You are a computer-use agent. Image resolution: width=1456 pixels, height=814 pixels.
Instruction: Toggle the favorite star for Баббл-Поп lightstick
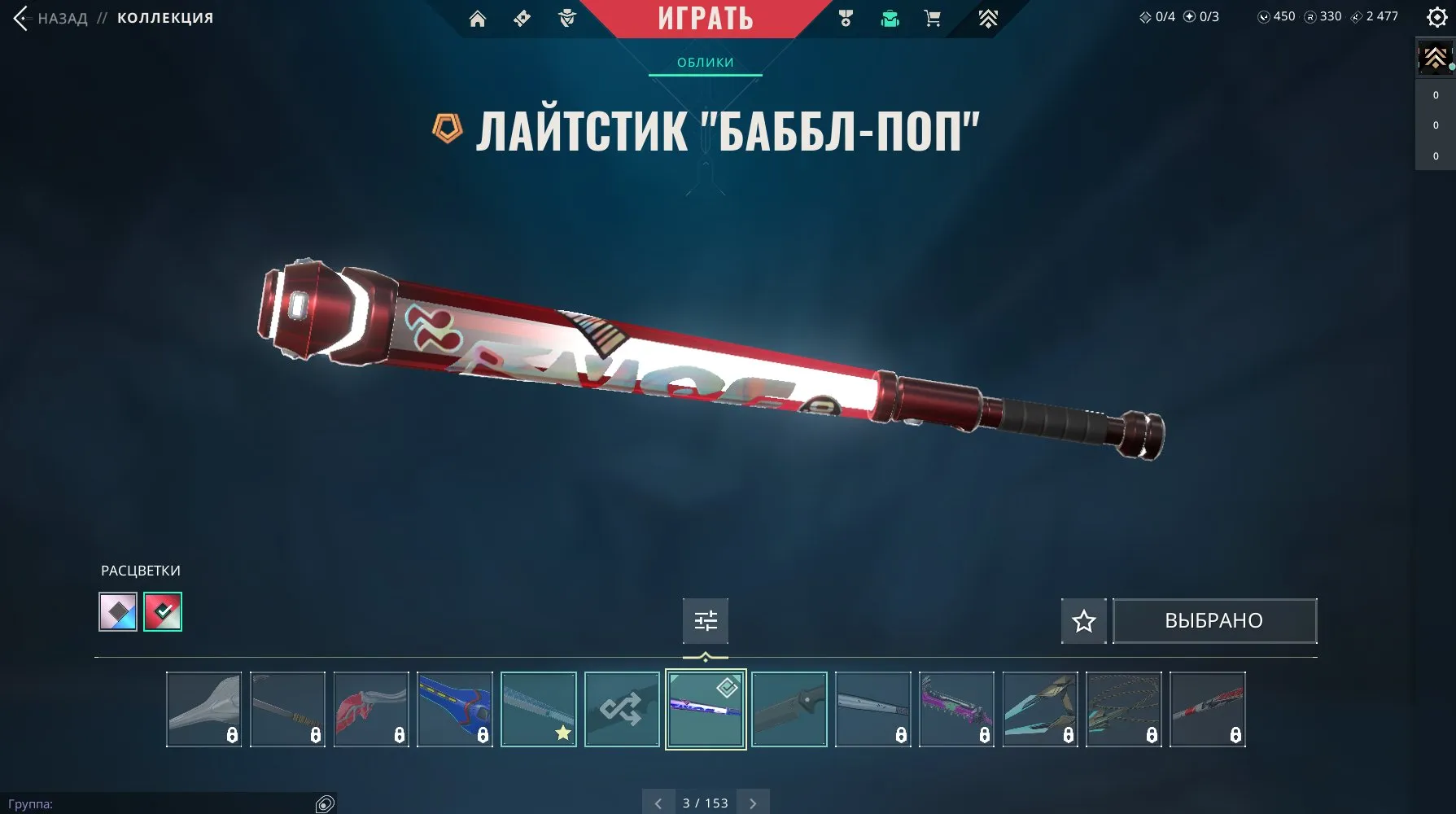click(1083, 620)
